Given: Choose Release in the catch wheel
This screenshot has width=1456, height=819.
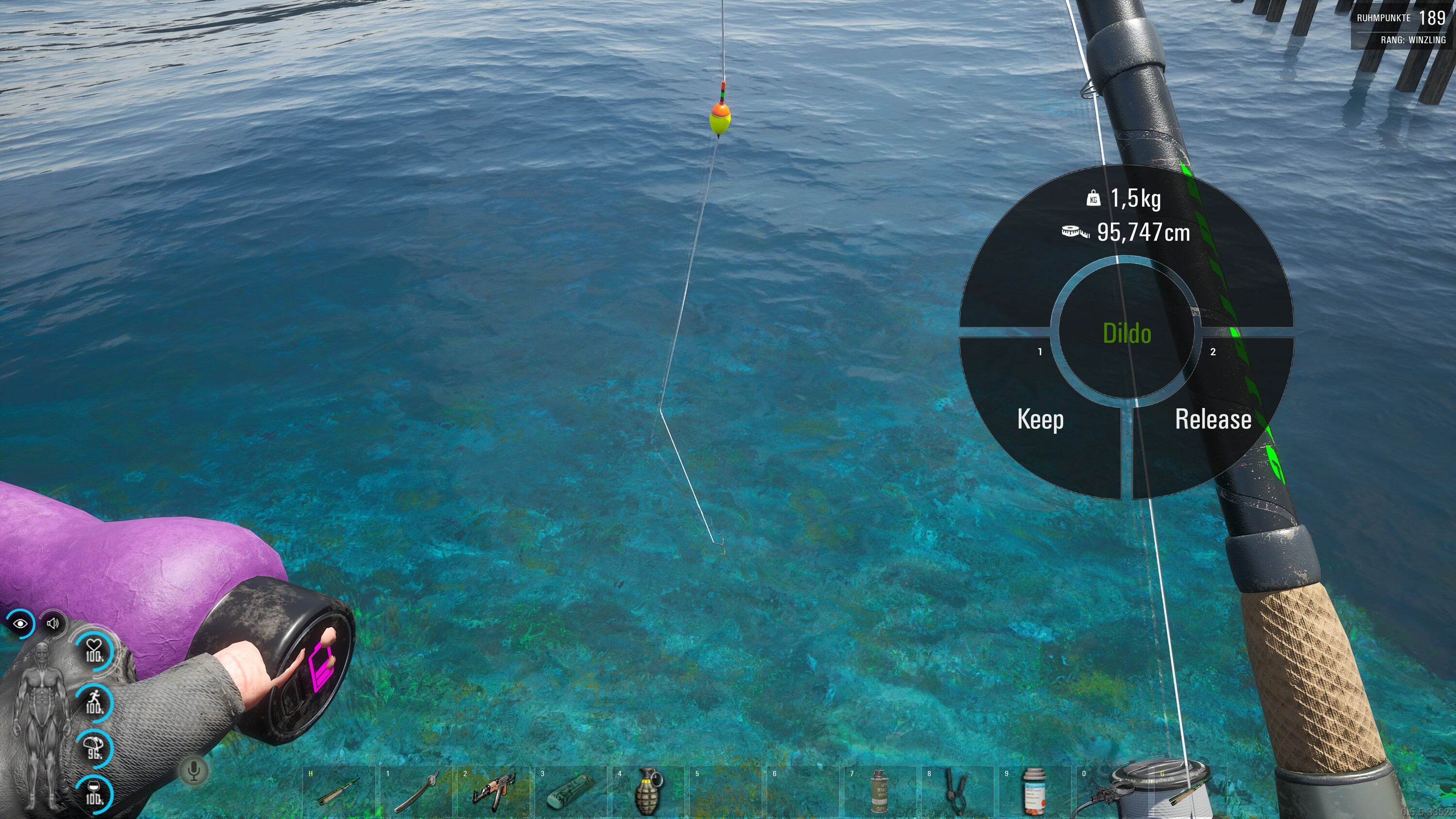Looking at the screenshot, I should (x=1213, y=419).
